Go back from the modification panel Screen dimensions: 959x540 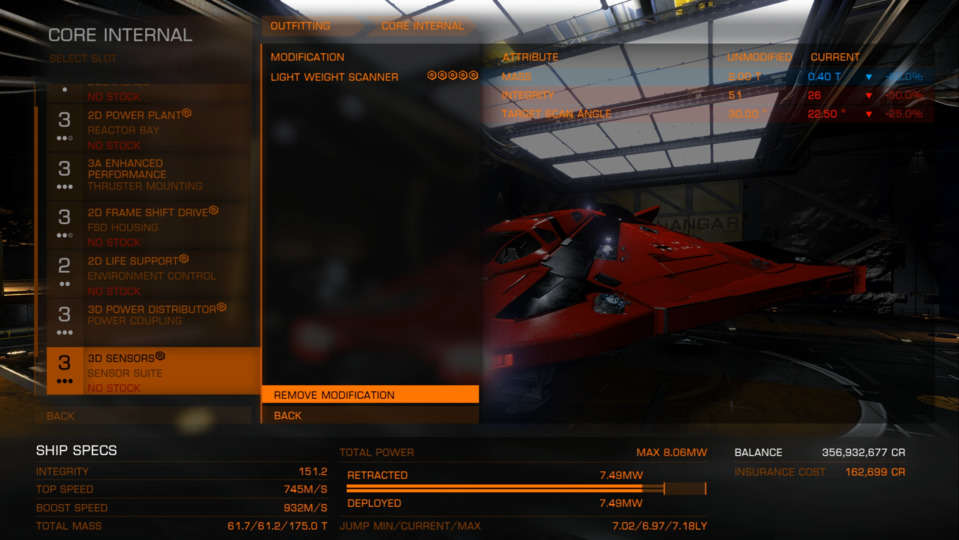pos(369,415)
